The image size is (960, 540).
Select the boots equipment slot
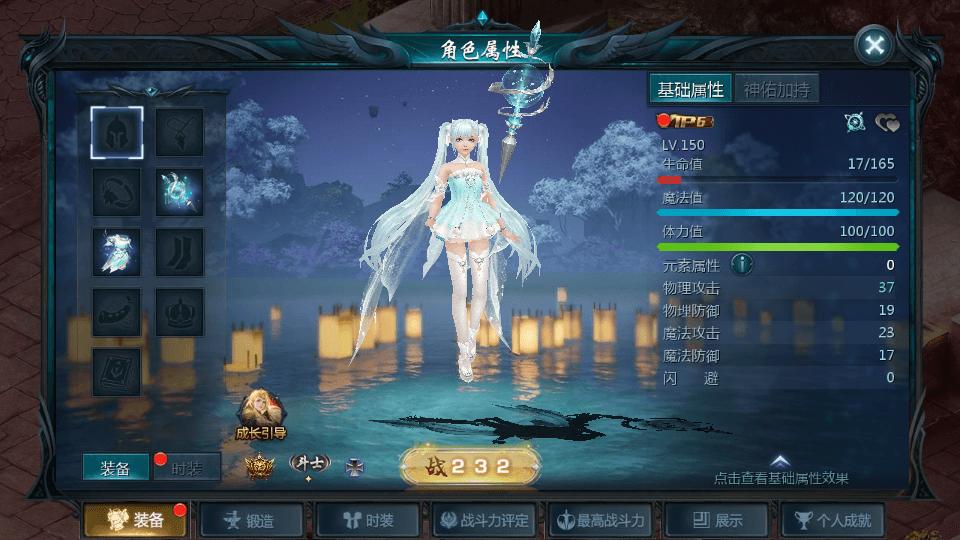pos(180,252)
